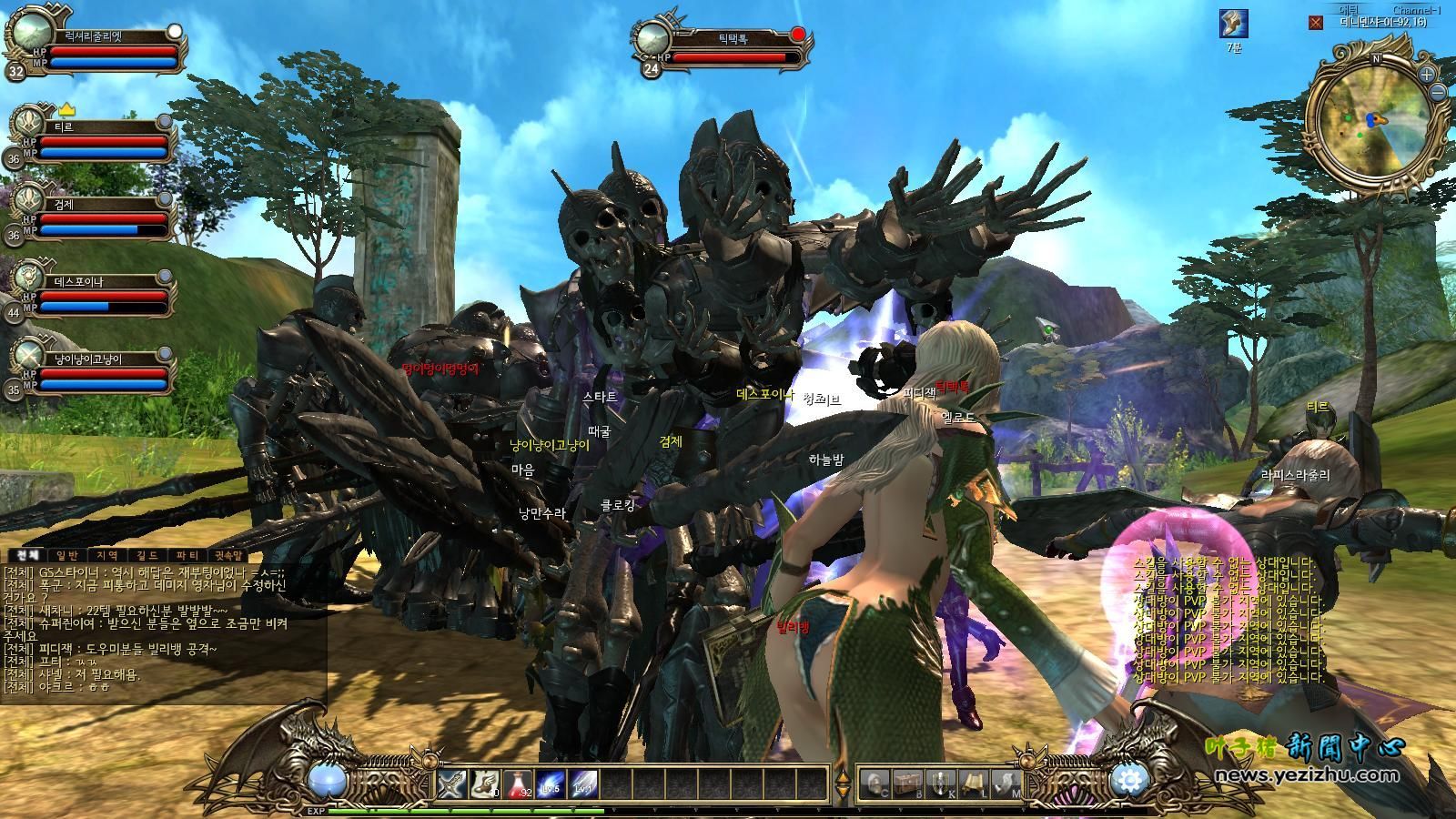
Task: Select the 전체 chat tab
Action: [27, 555]
